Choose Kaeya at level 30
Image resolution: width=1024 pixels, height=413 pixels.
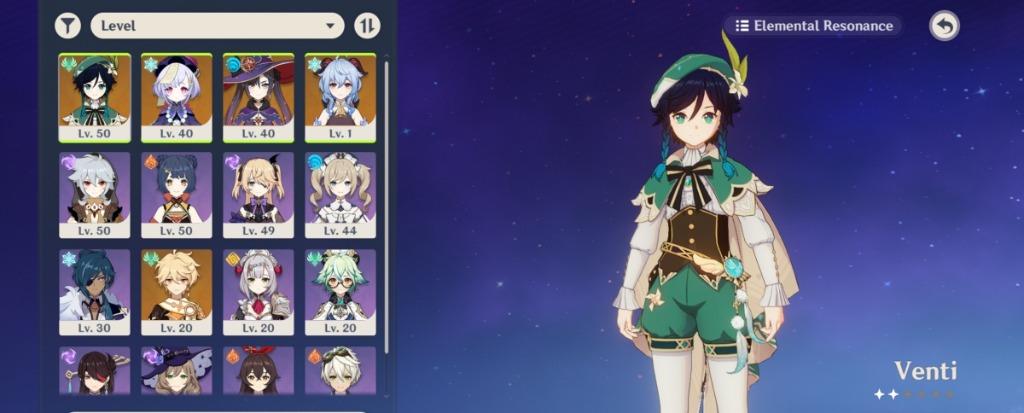[94, 291]
